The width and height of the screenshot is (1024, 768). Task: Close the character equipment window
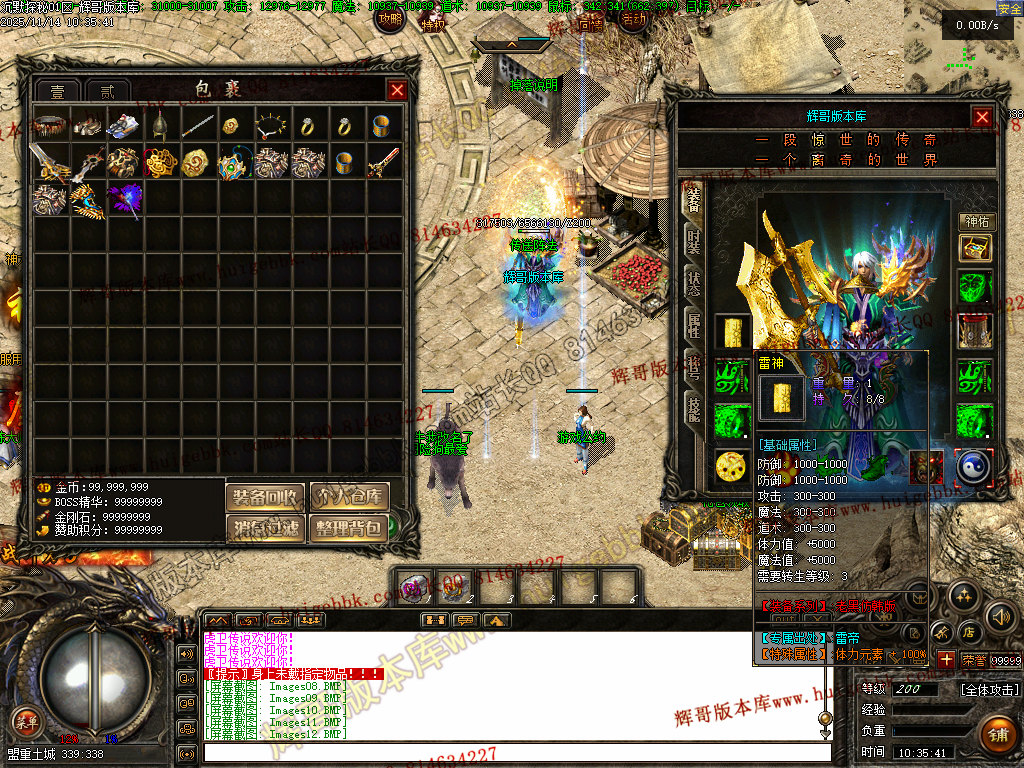pos(982,116)
